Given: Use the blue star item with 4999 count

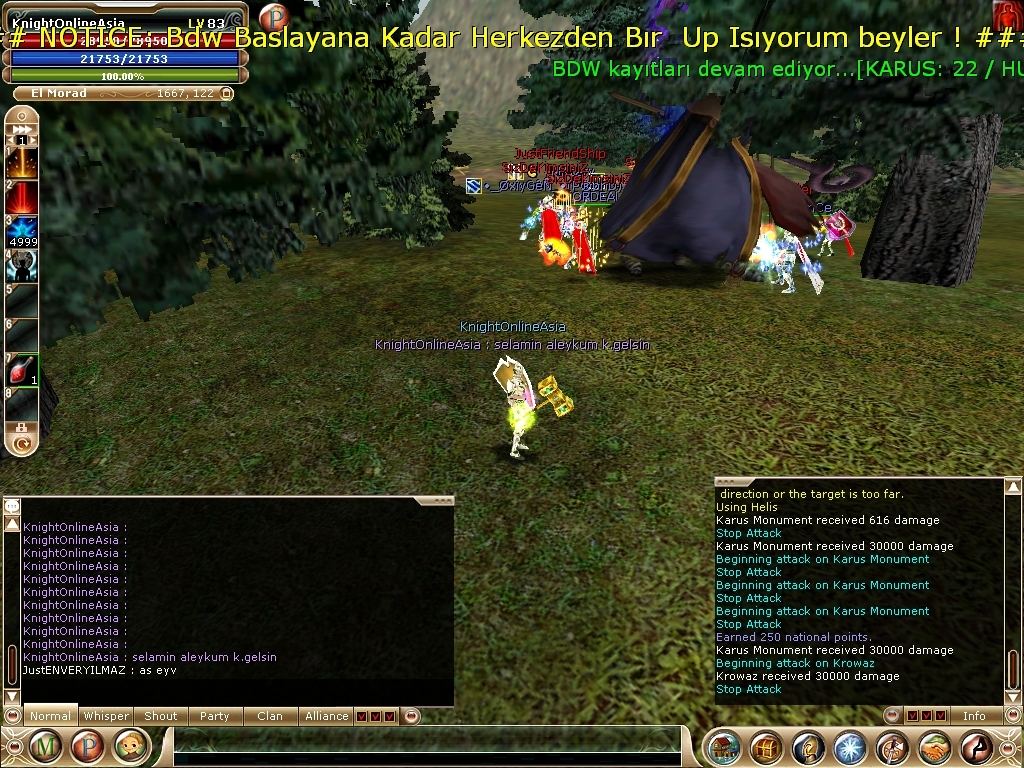Looking at the screenshot, I should pyautogui.click(x=22, y=232).
